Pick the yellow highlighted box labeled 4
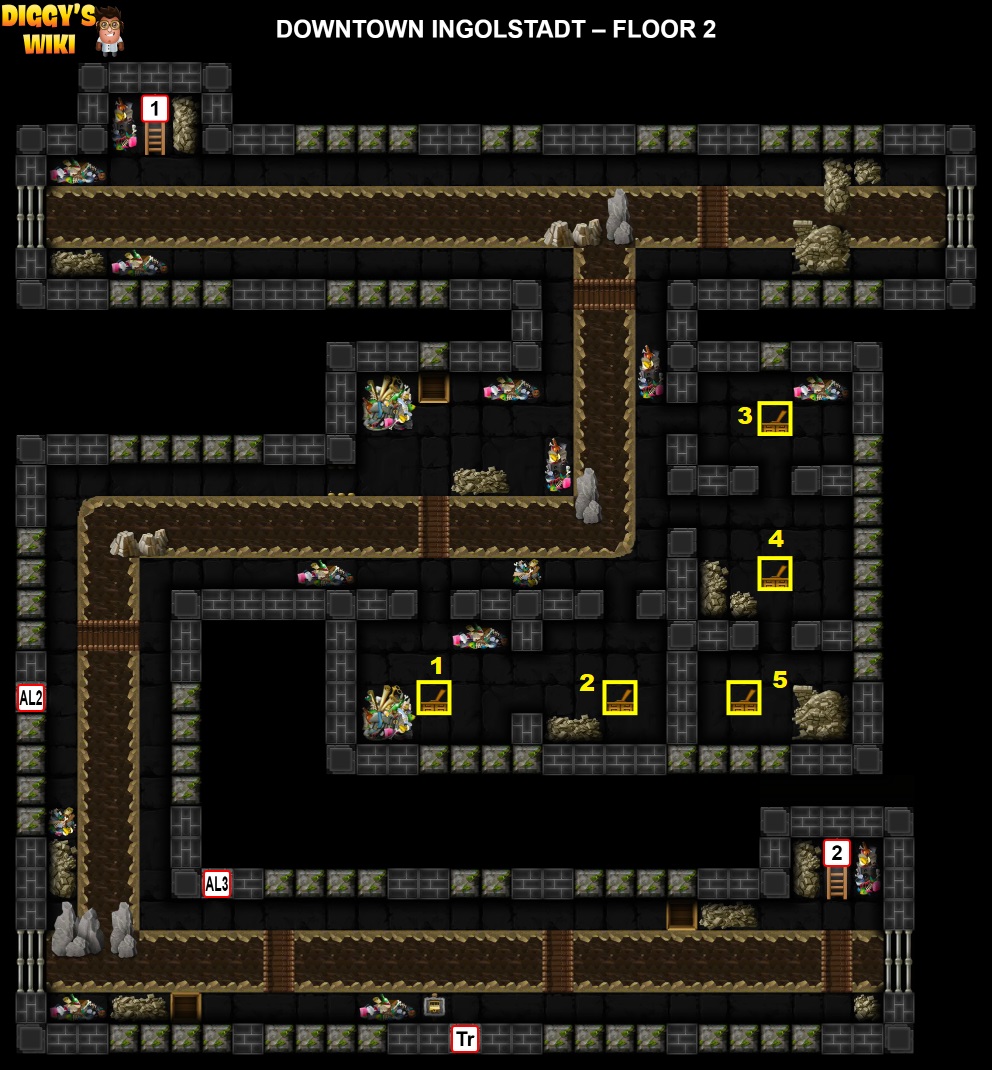Screen dimensions: 992x1070 775,573
